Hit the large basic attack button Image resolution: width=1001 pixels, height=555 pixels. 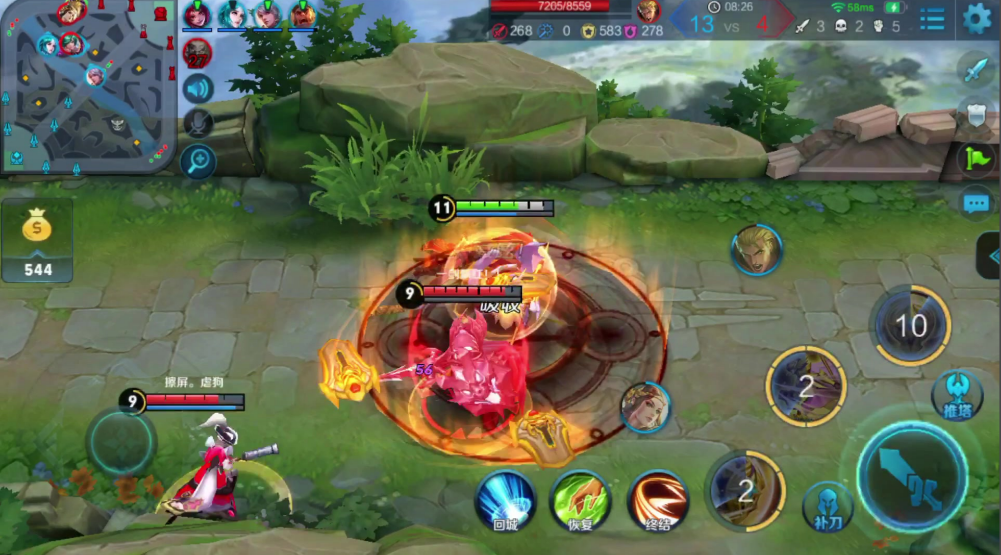coord(912,476)
